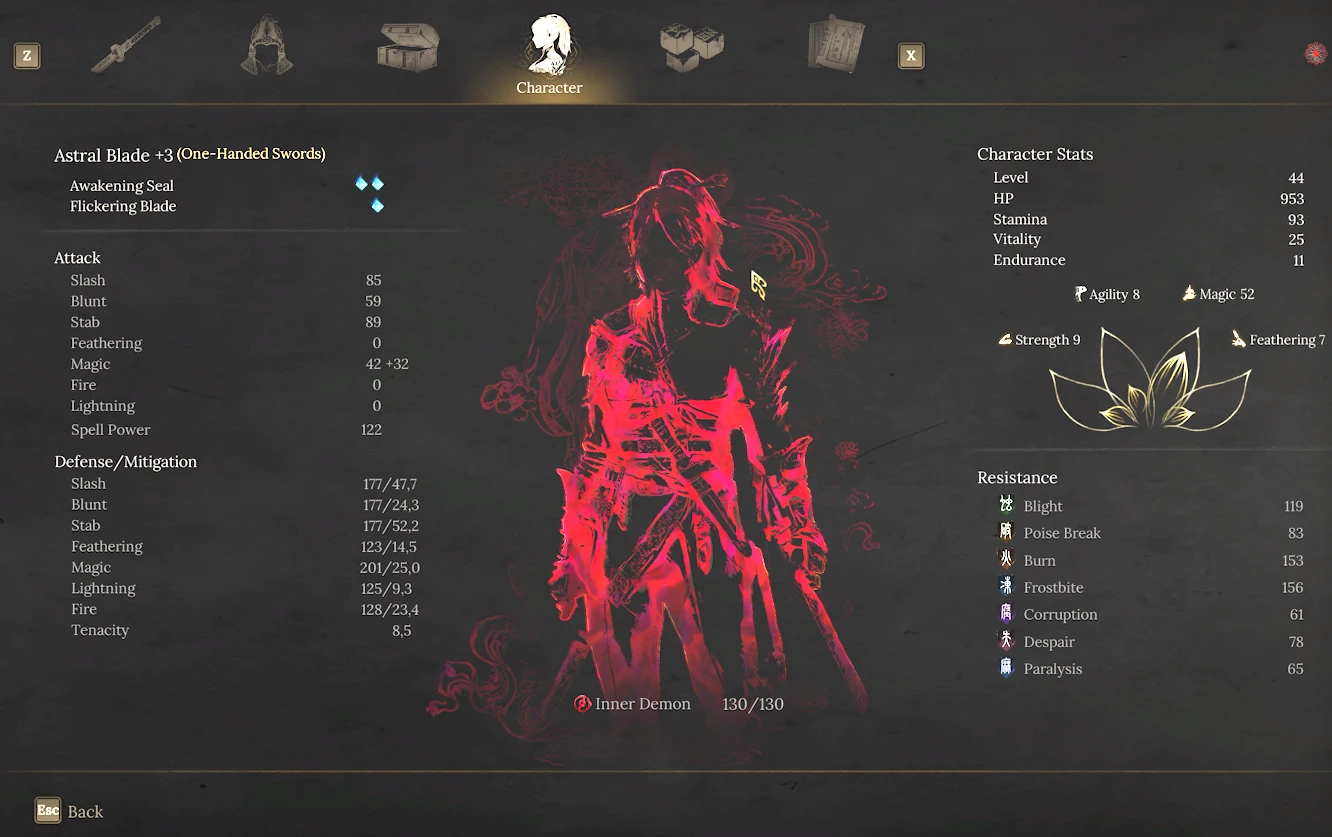
Task: Click the Agility stat icon
Action: point(1079,293)
